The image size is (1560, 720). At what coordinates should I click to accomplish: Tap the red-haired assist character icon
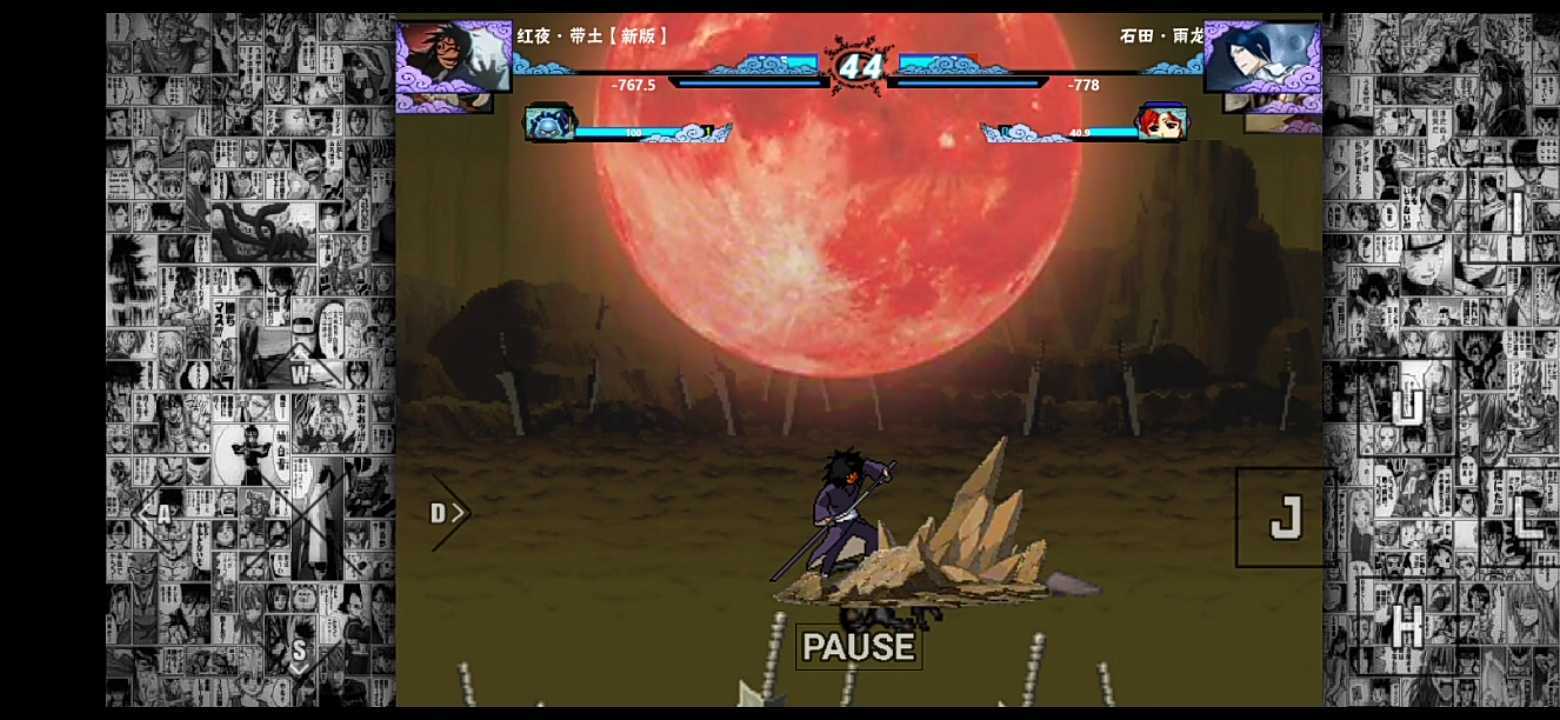tap(1162, 120)
